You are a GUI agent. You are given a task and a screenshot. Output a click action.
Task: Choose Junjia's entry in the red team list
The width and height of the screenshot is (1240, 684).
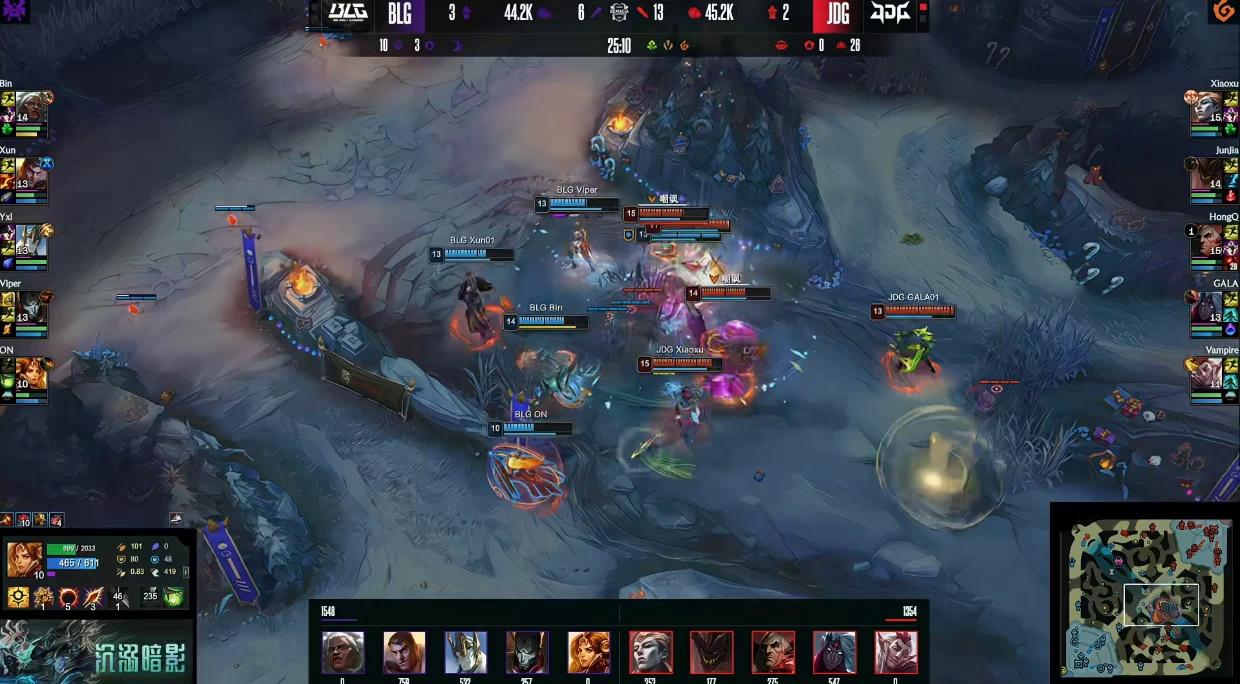[x=1208, y=174]
